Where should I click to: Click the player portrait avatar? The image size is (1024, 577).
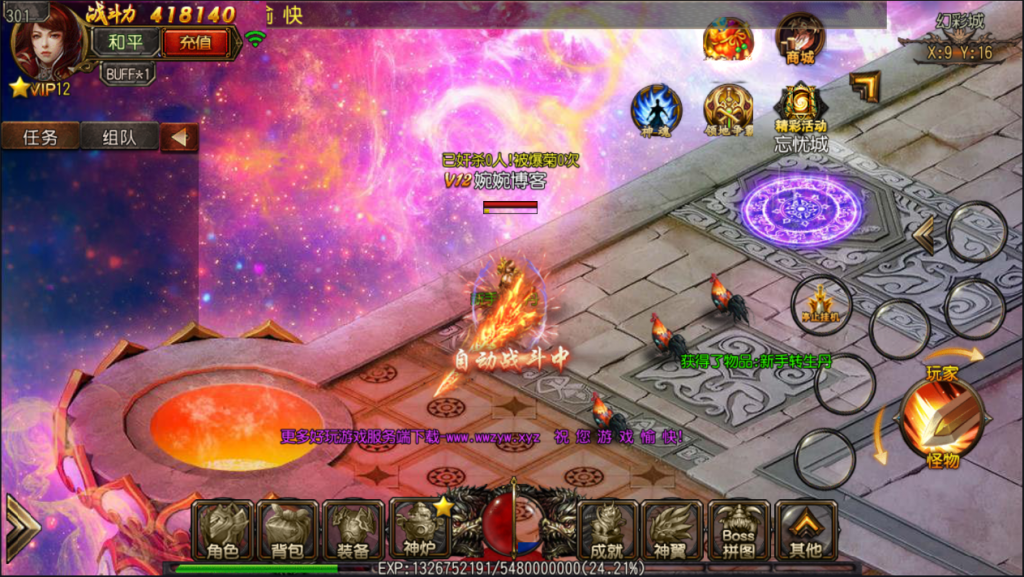[x=49, y=42]
